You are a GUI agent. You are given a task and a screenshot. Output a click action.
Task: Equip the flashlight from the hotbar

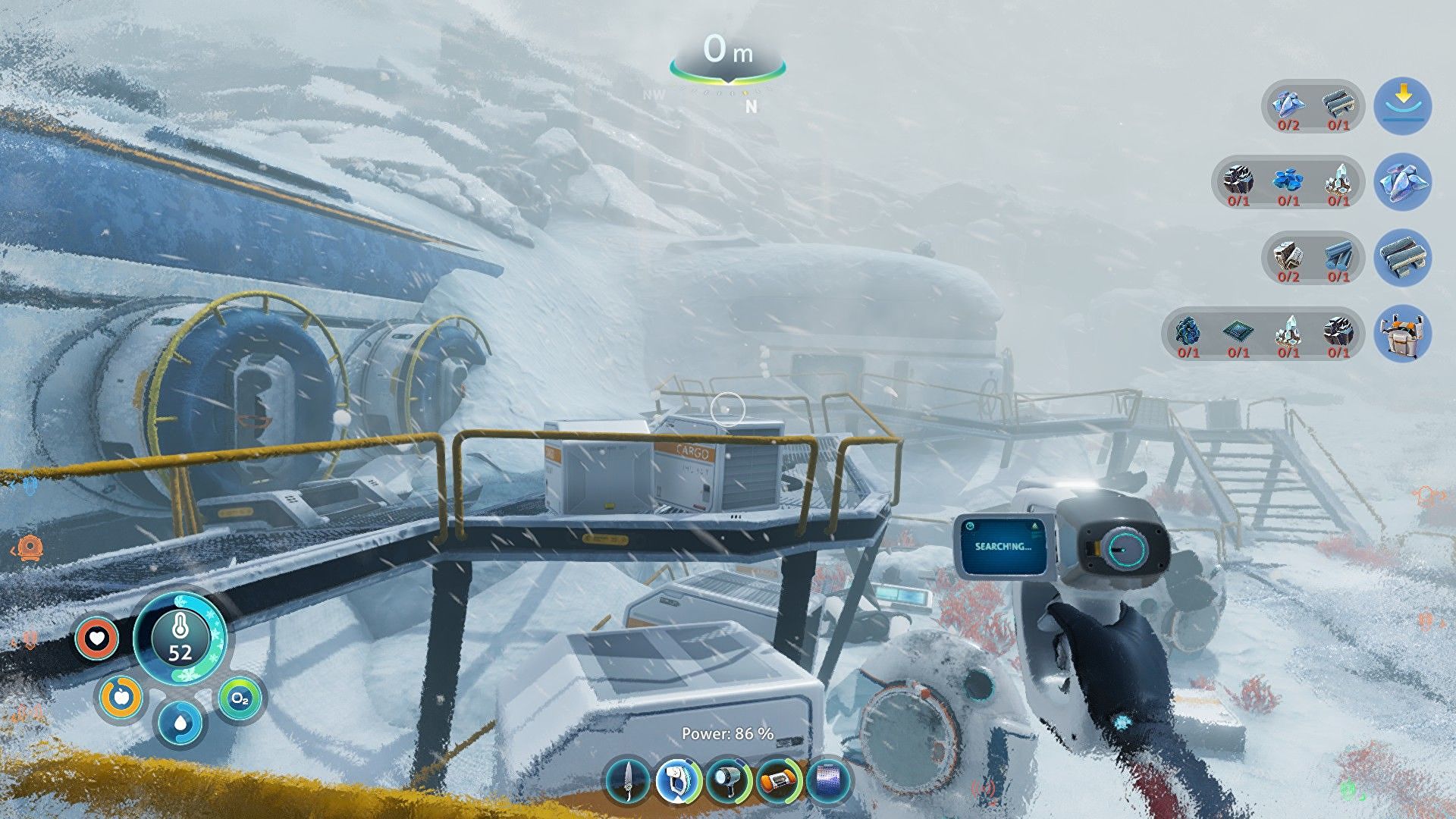(727, 781)
